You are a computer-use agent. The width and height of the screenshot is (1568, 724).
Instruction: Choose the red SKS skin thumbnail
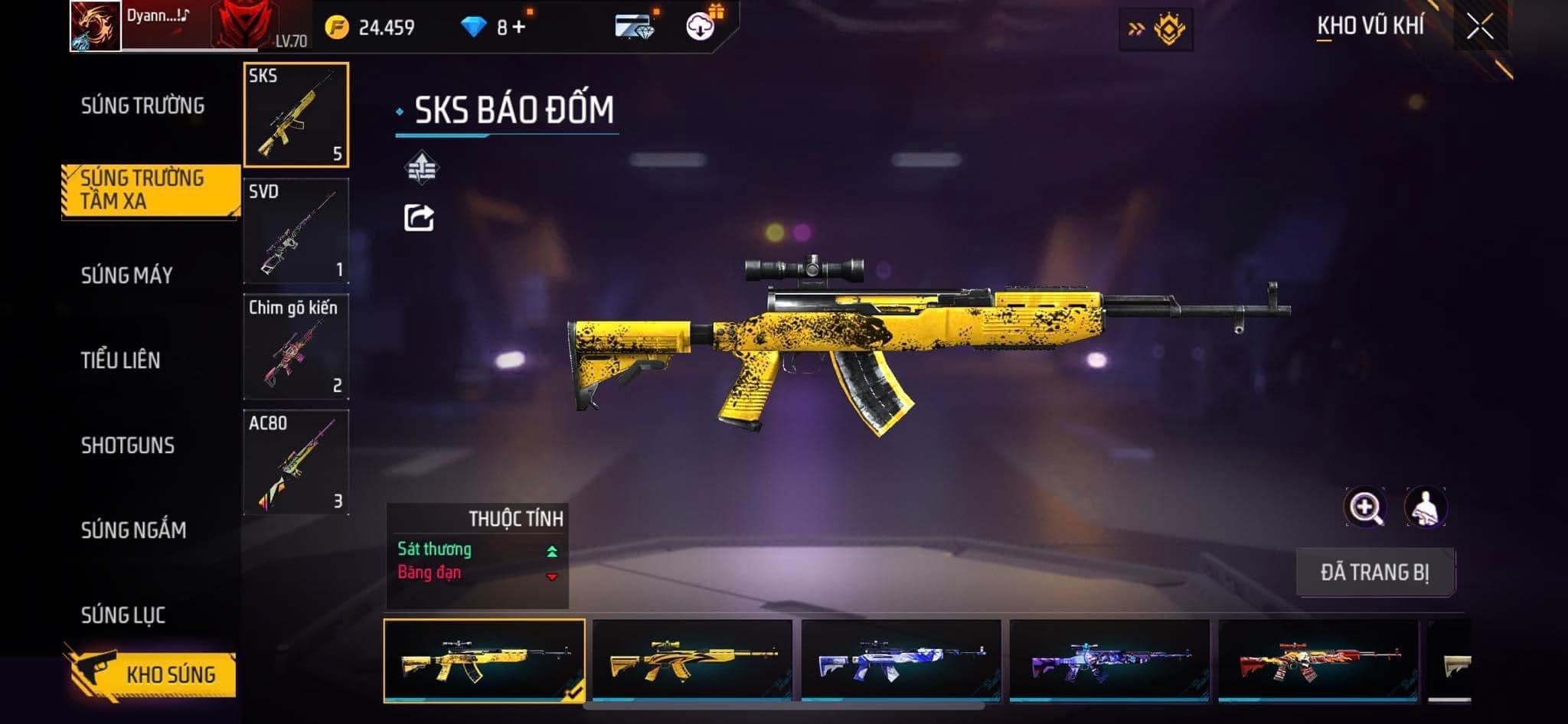[1318, 660]
